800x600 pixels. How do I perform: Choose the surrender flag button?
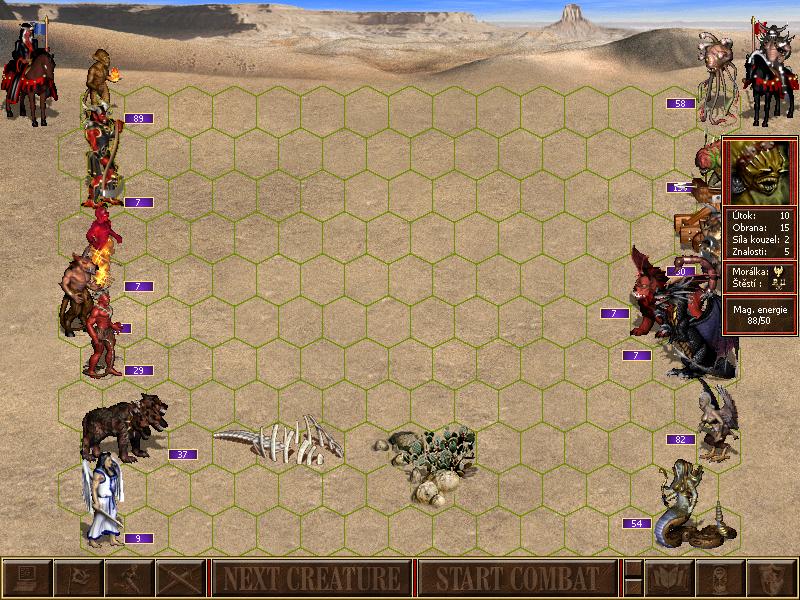coord(77,578)
